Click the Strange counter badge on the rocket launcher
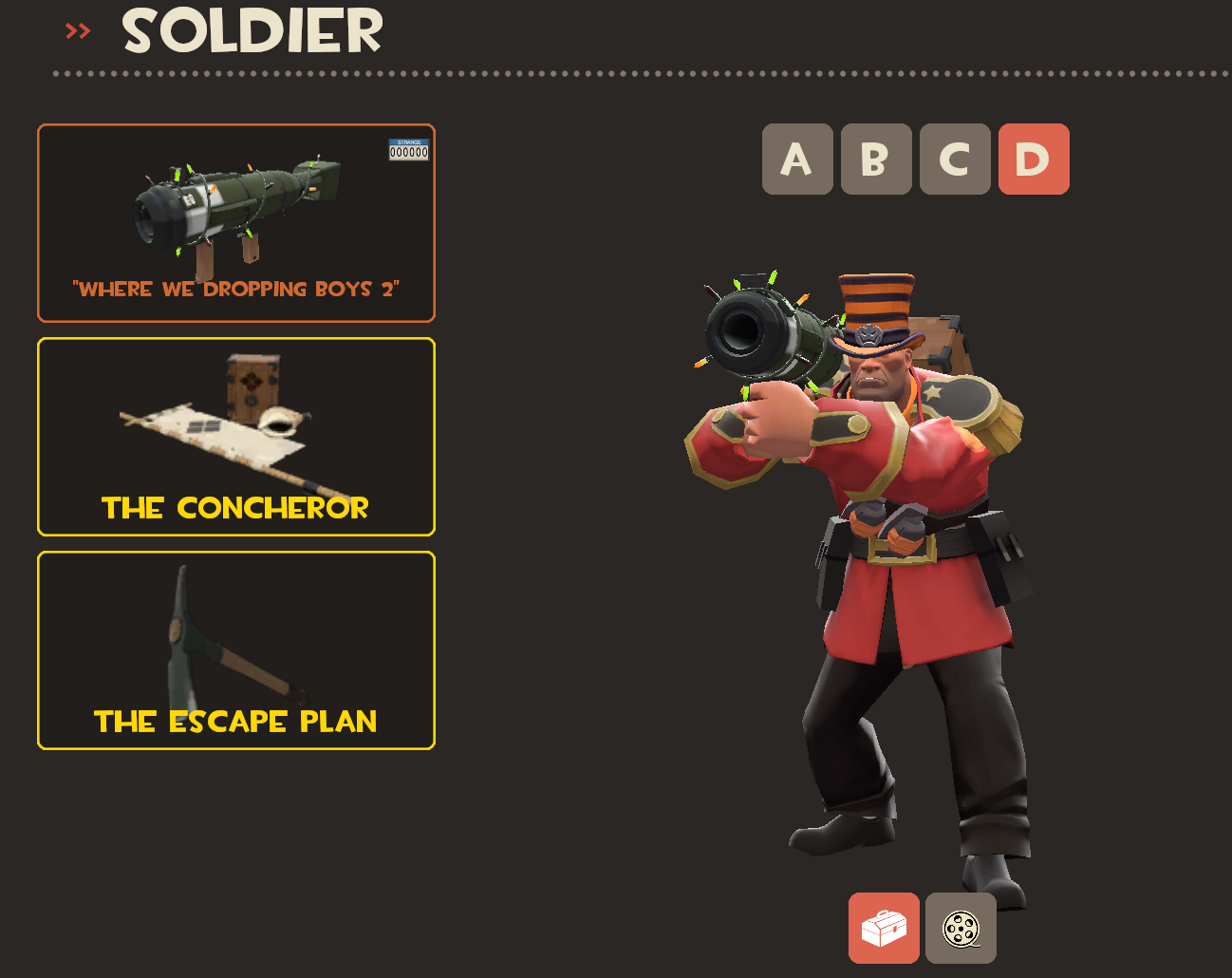Viewport: 1232px width, 978px height. [x=407, y=149]
